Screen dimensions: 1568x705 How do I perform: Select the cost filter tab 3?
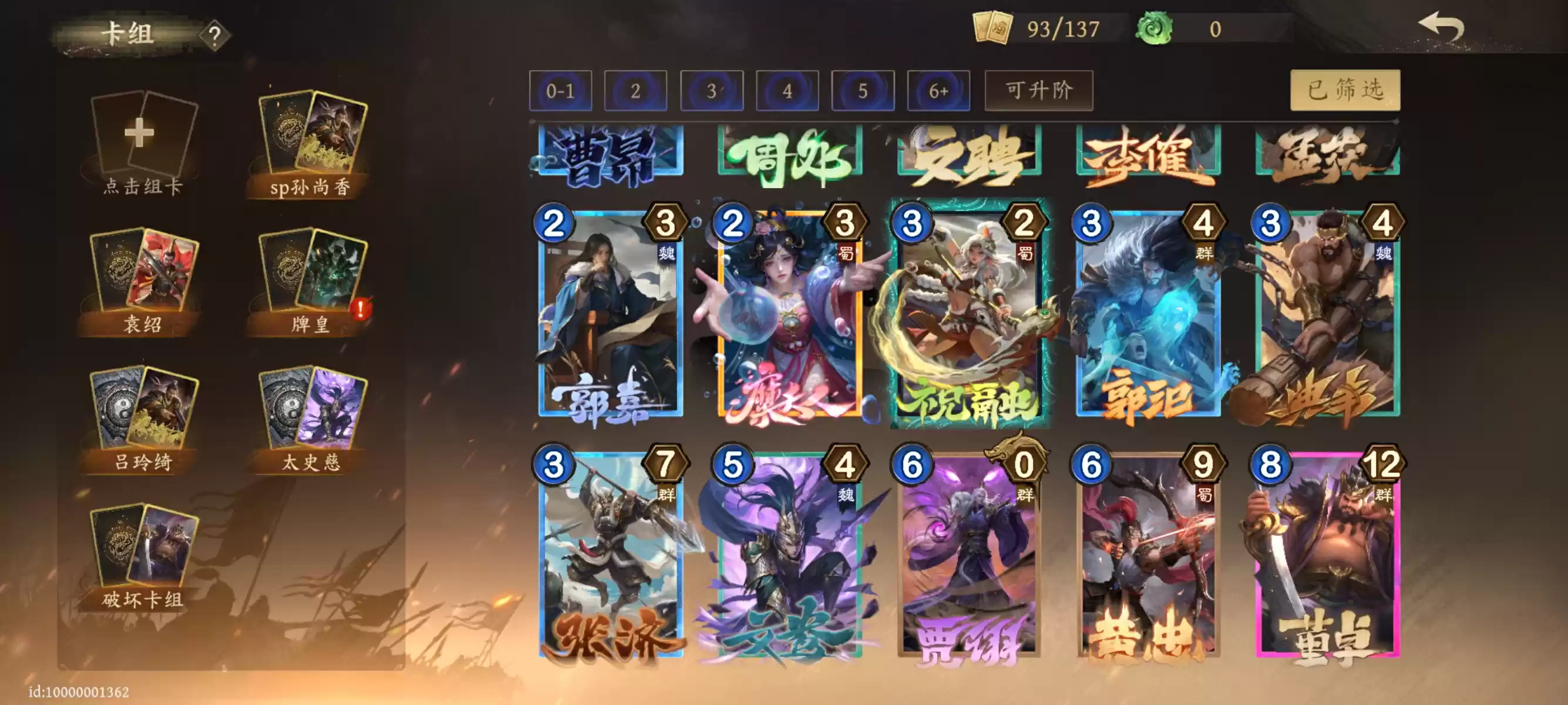click(712, 89)
